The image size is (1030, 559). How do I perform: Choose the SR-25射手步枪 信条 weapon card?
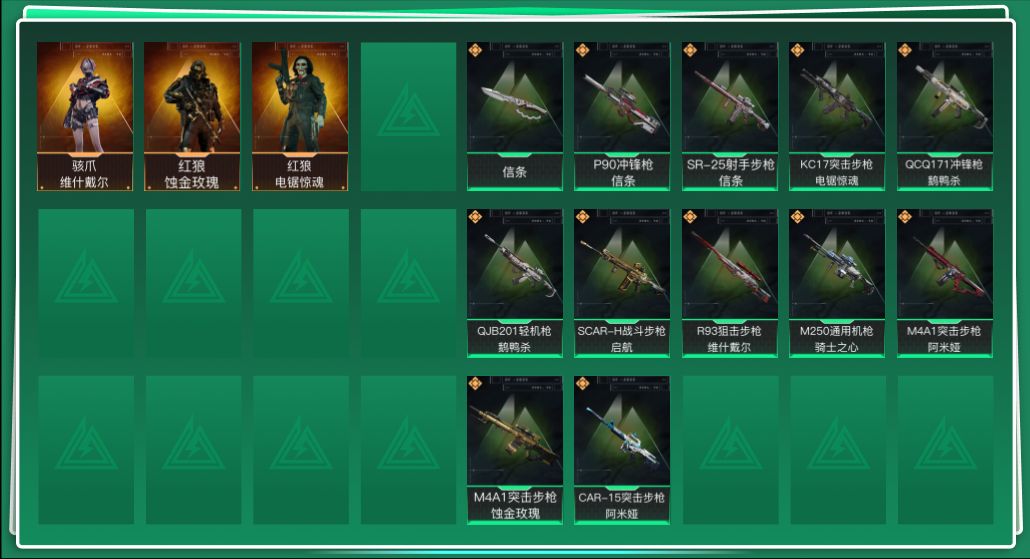[x=730, y=115]
